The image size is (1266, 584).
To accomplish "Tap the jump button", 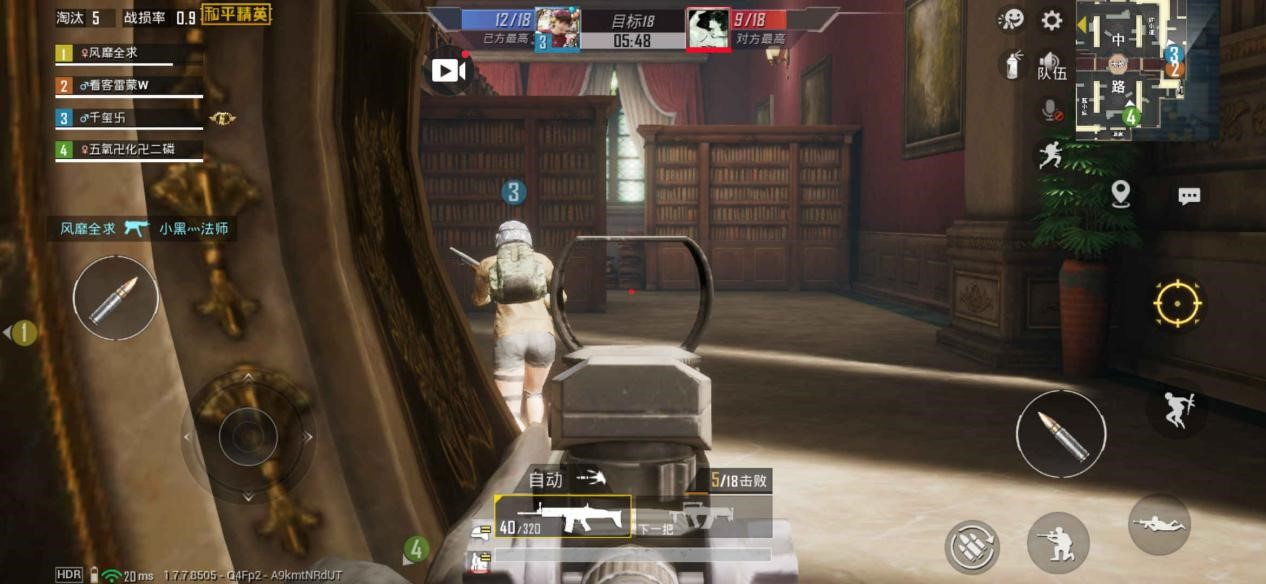I will click(x=1176, y=410).
